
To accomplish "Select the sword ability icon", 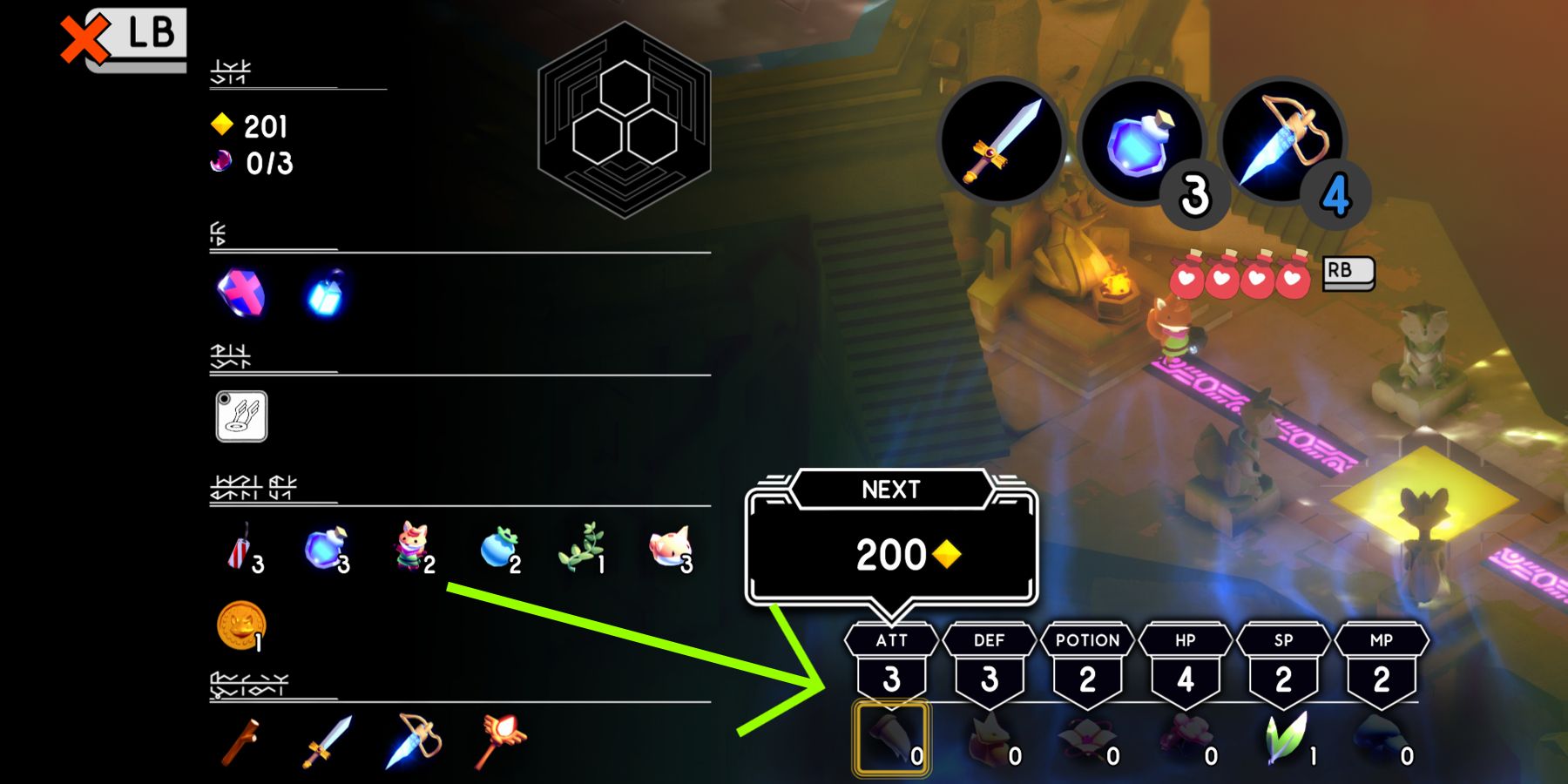I will click(1002, 139).
